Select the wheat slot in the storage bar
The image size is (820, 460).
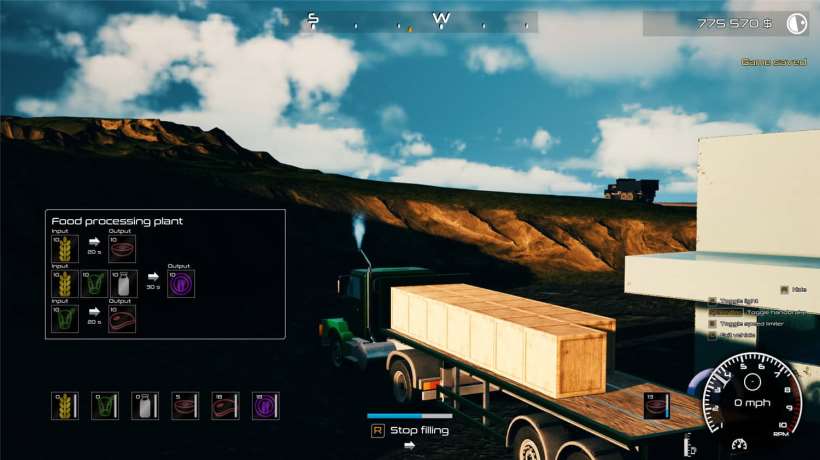(x=65, y=405)
